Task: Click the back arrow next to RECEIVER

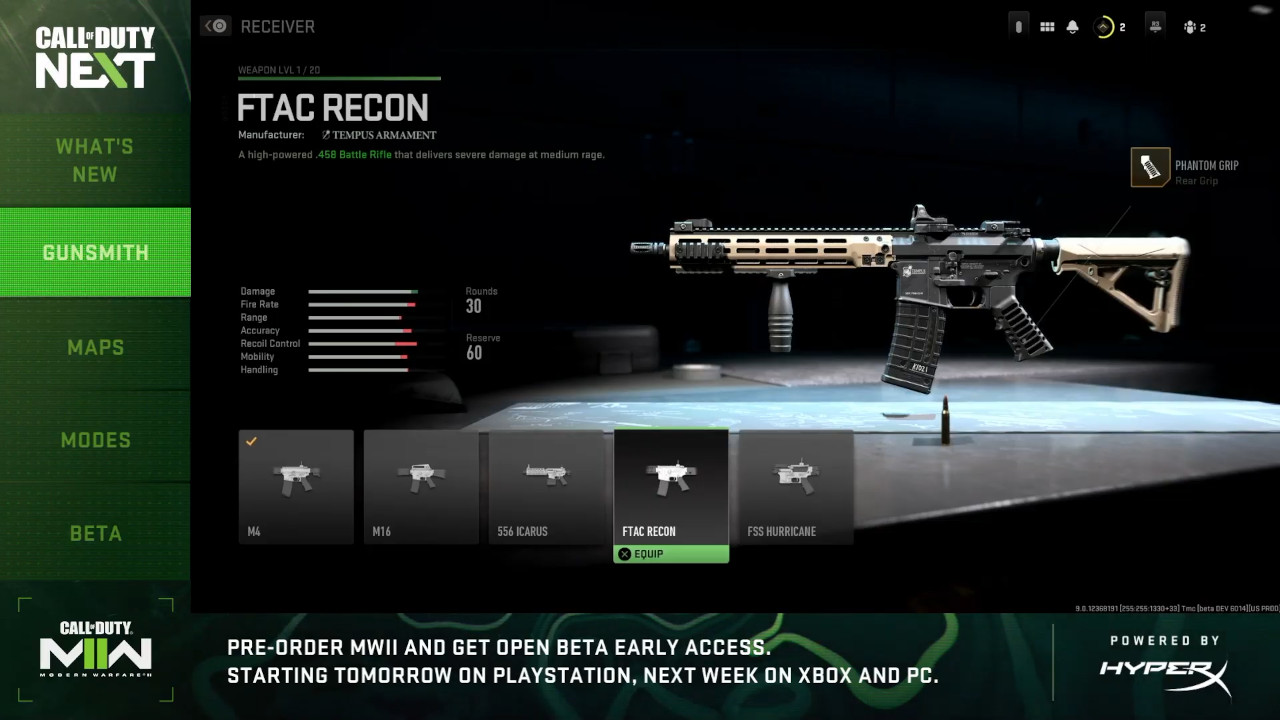Action: click(x=216, y=25)
